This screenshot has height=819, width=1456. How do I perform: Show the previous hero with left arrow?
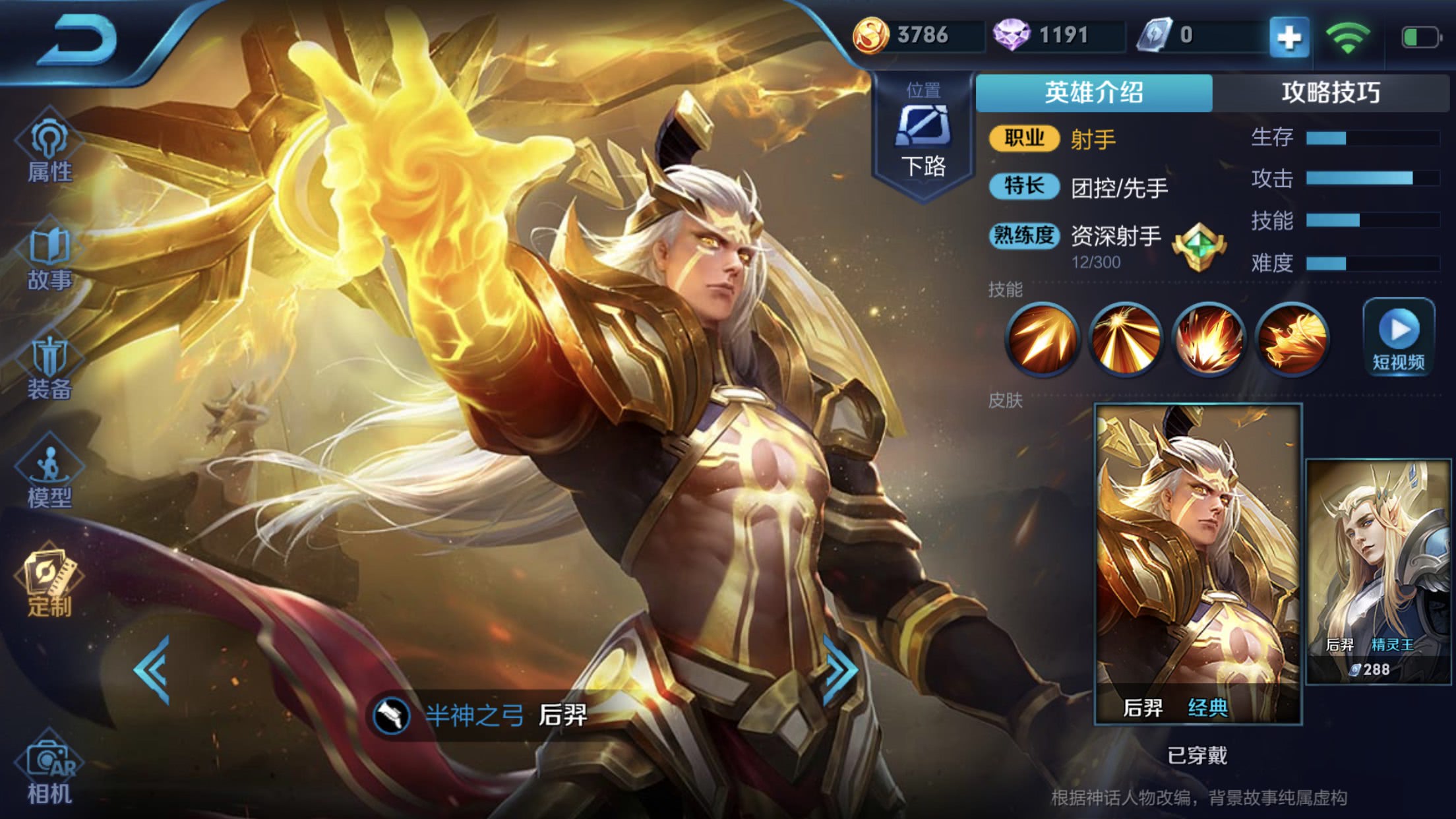click(153, 670)
